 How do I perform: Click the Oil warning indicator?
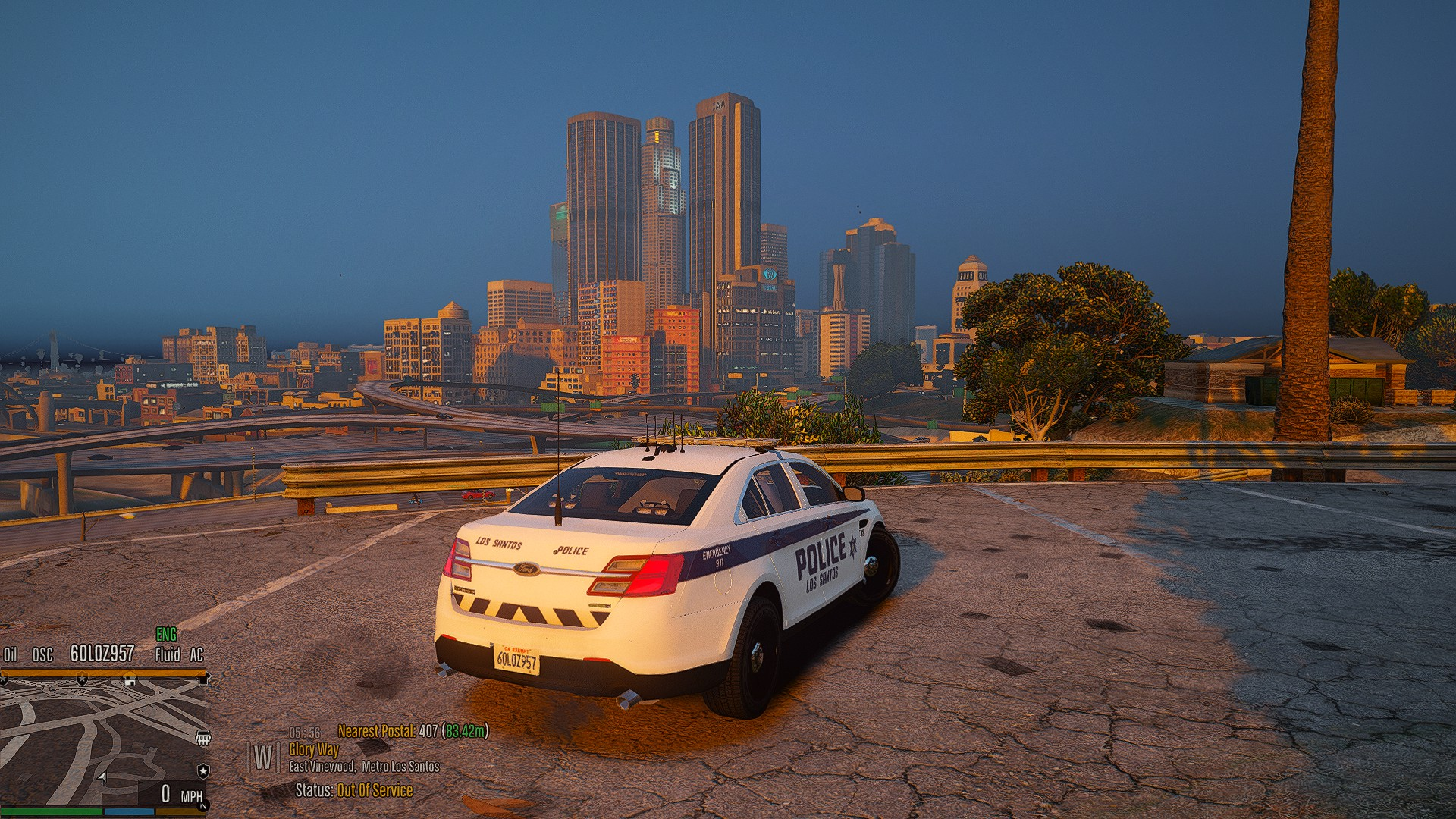11,654
